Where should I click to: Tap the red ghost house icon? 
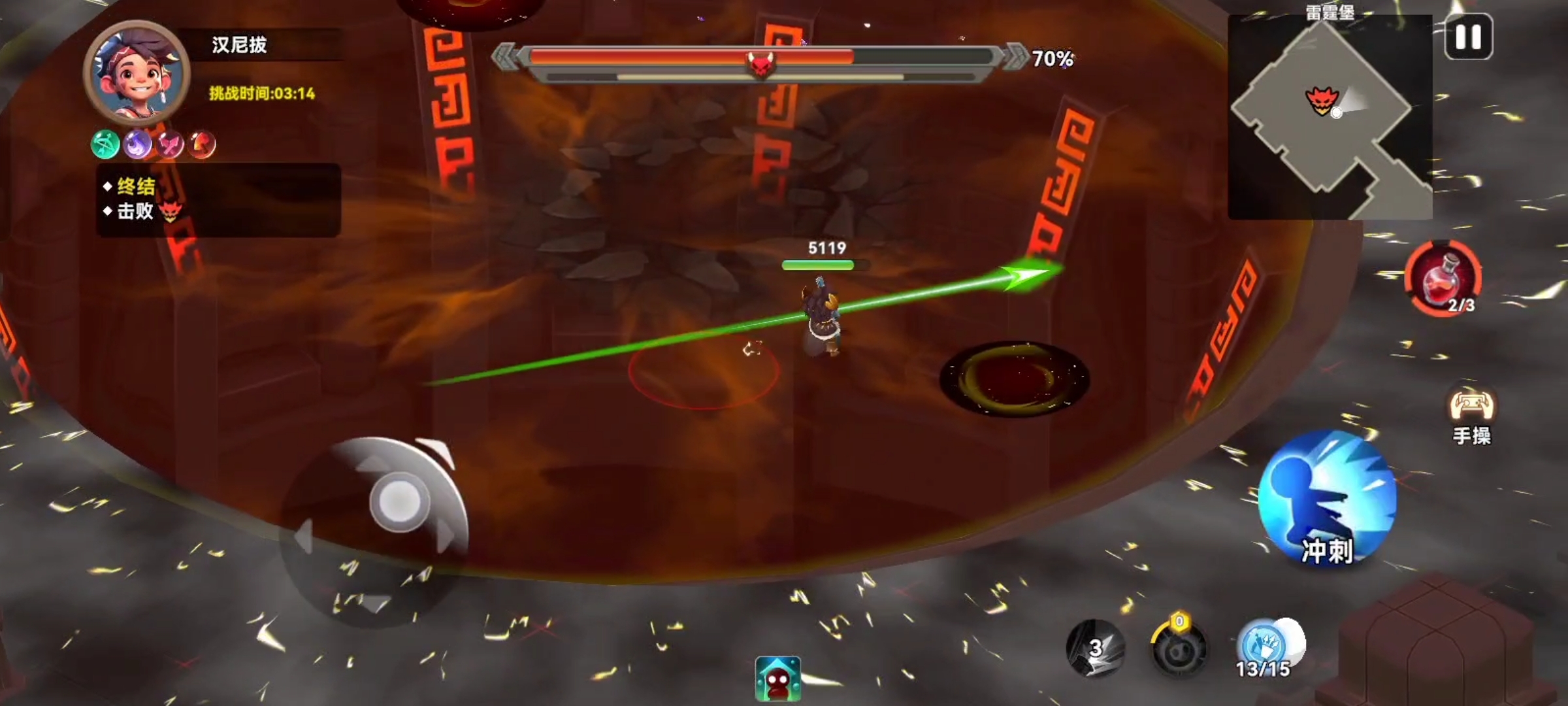coord(777,679)
